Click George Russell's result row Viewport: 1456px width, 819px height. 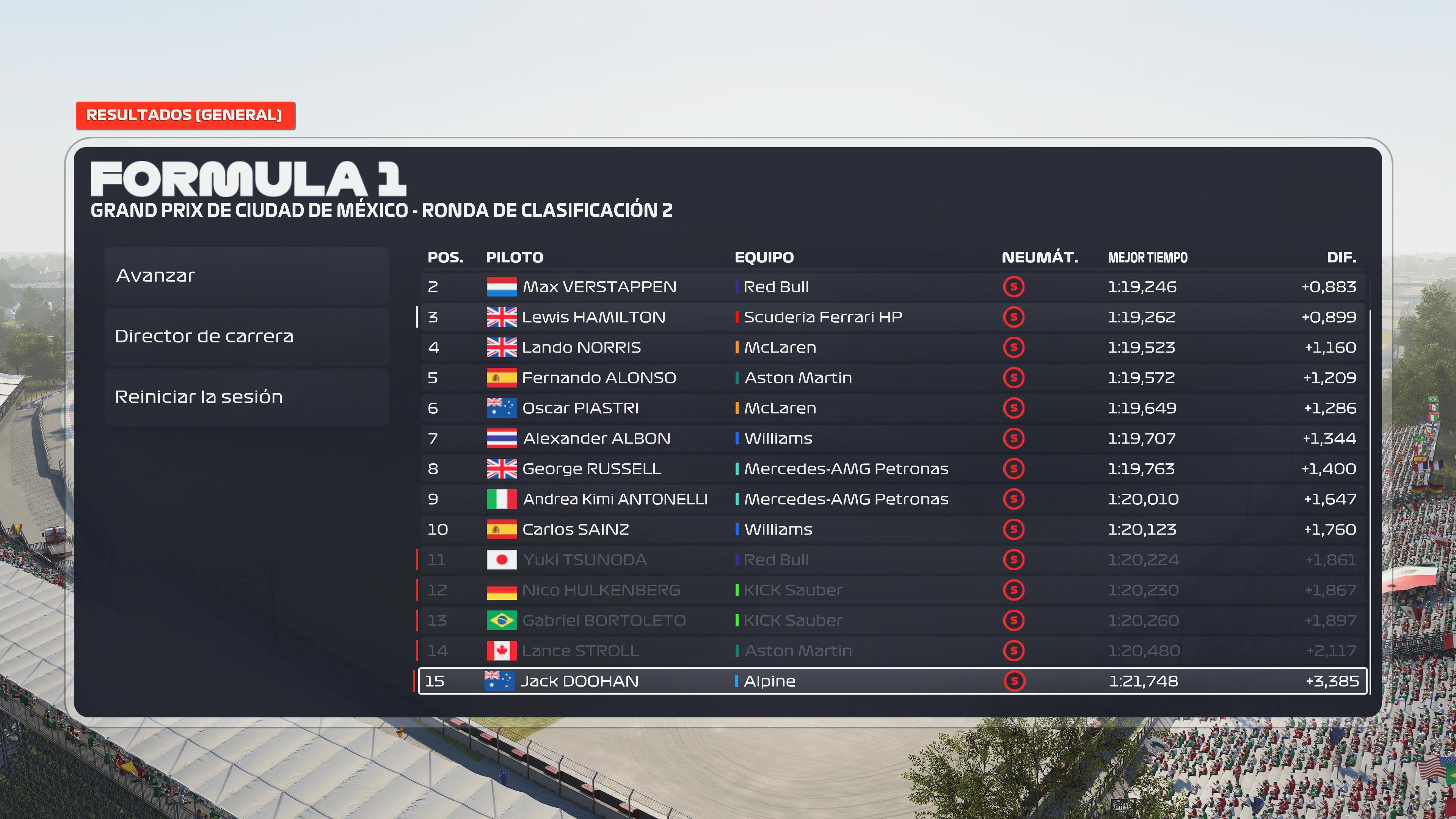[892, 469]
